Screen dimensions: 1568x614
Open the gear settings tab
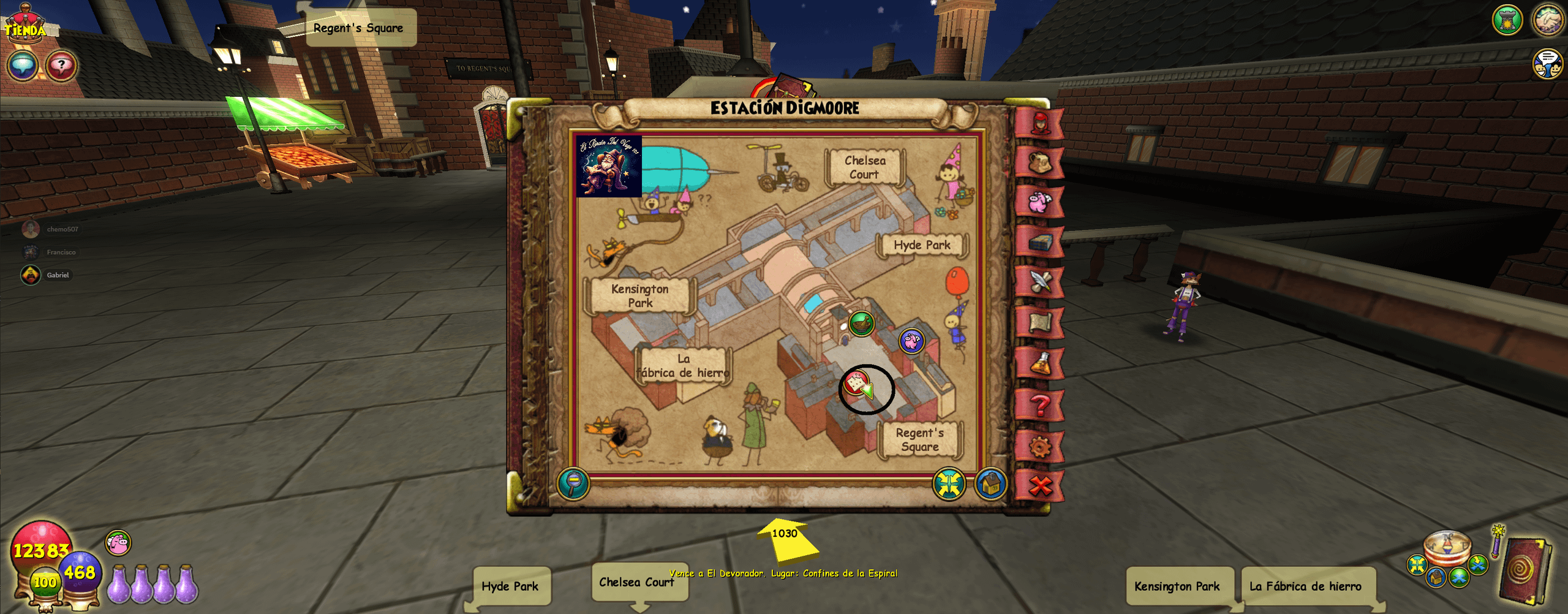[1039, 445]
